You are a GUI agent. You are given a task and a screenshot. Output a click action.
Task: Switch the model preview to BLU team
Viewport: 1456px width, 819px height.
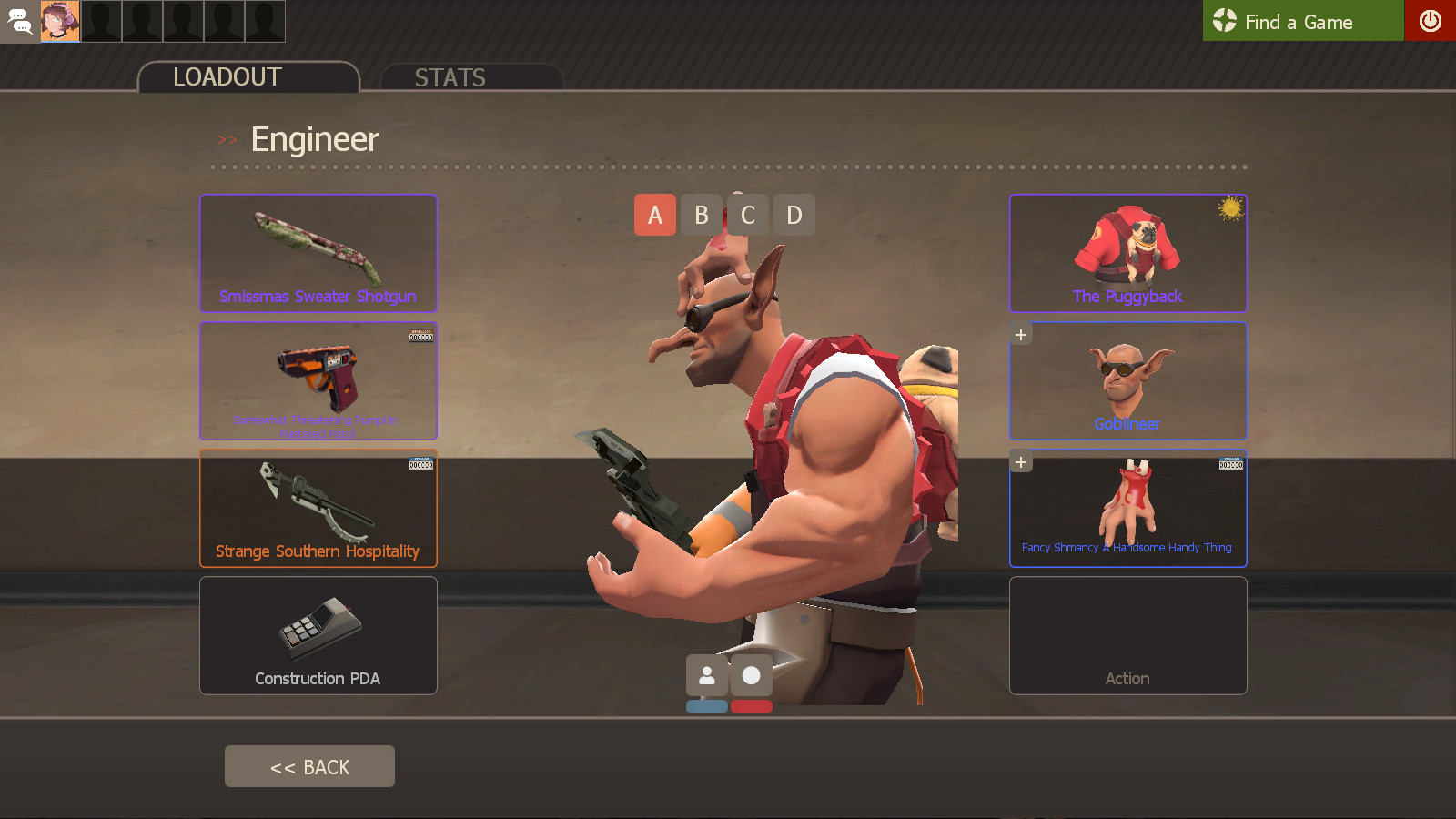tap(708, 706)
